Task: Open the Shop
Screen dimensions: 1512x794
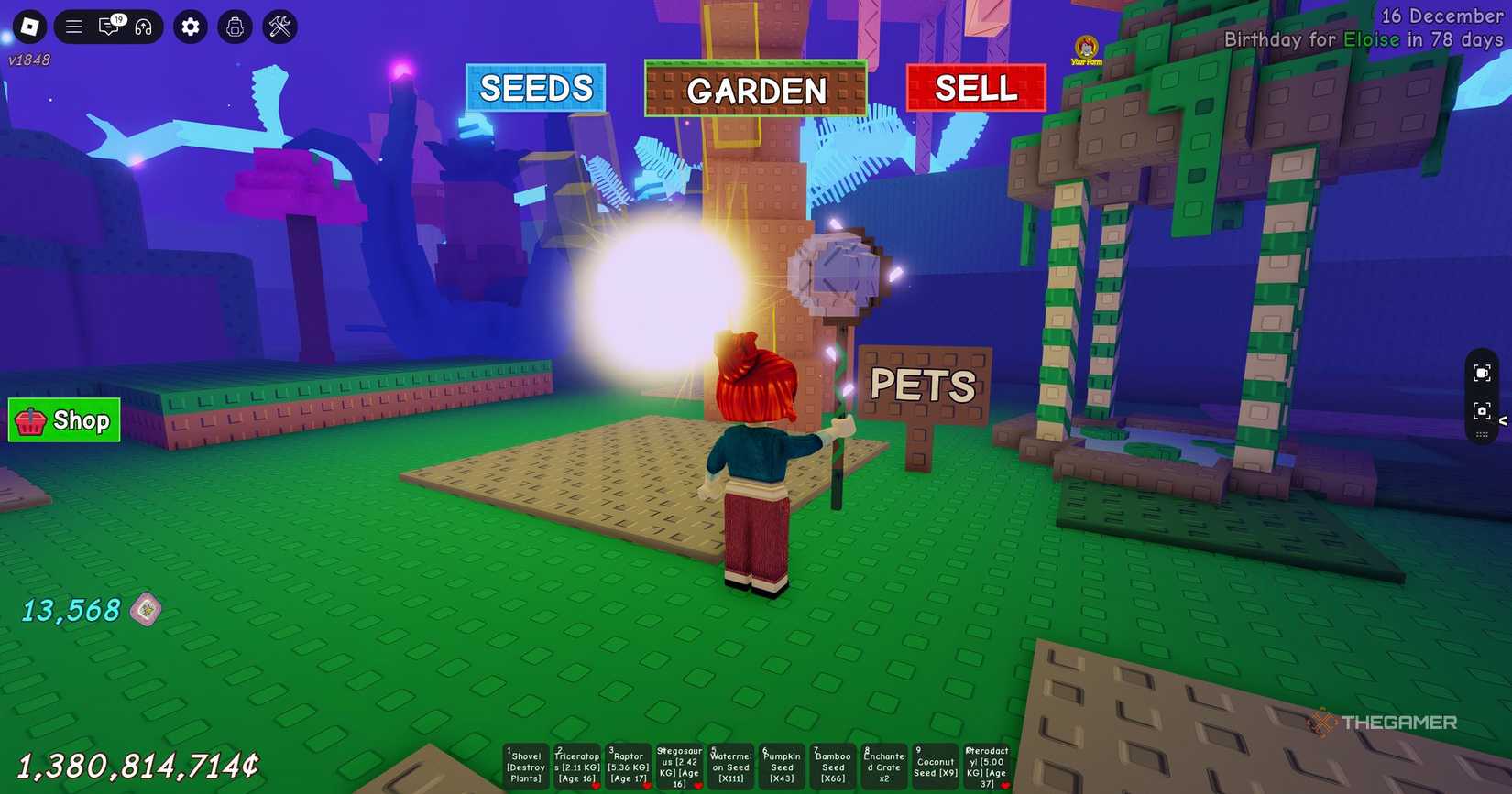Action: click(63, 420)
